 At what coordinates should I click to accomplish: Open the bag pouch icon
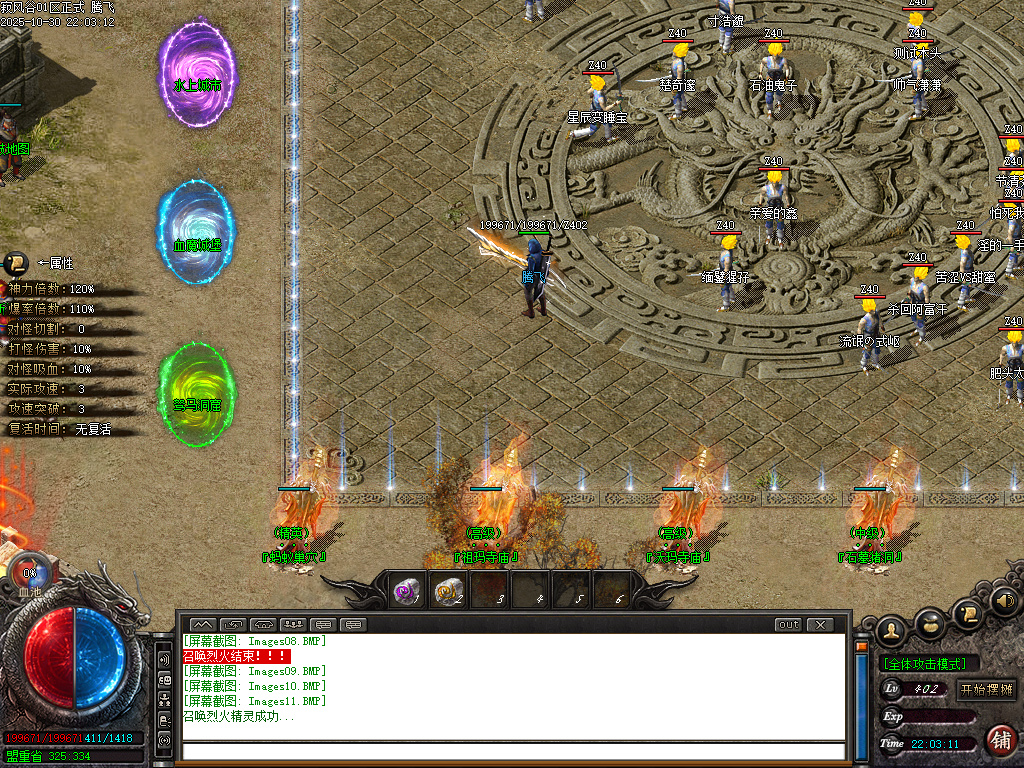coord(930,623)
